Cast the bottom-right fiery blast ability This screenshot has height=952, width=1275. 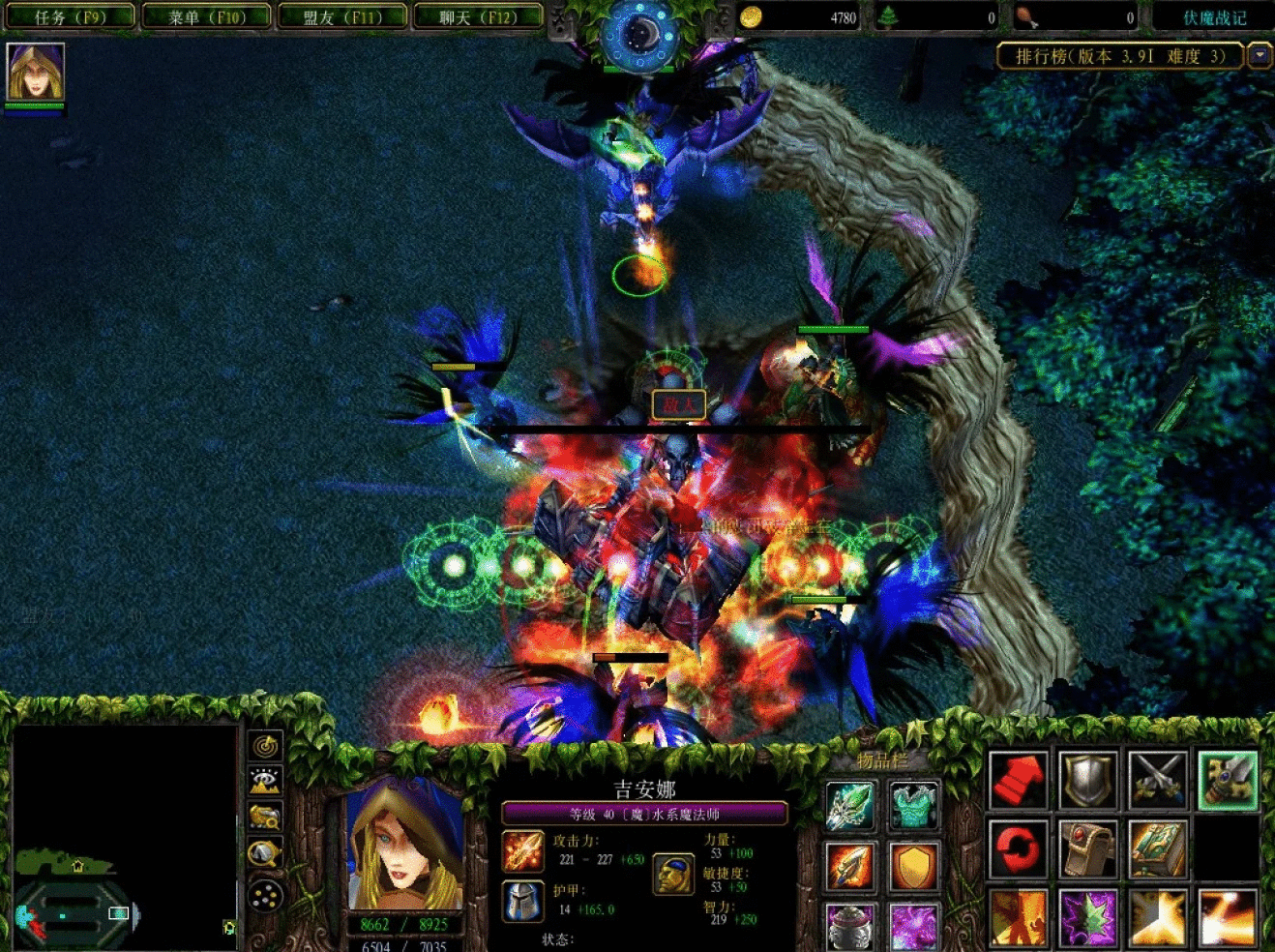coord(1229,917)
